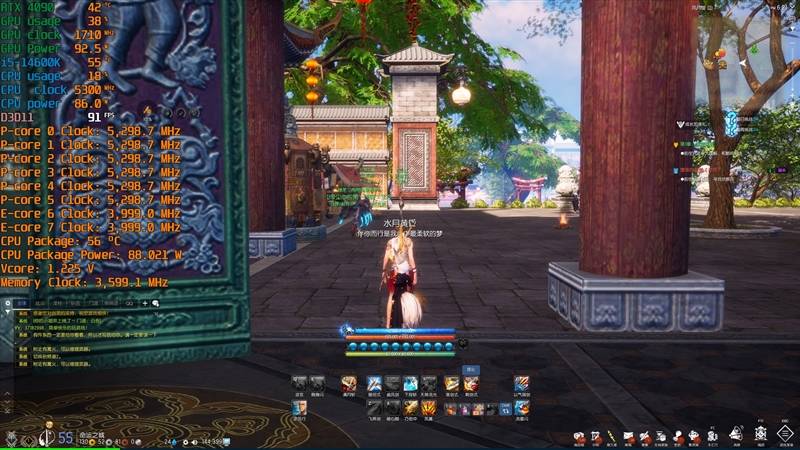
Task: Open the chat settings gear icon
Action: pyautogui.click(x=9, y=302)
